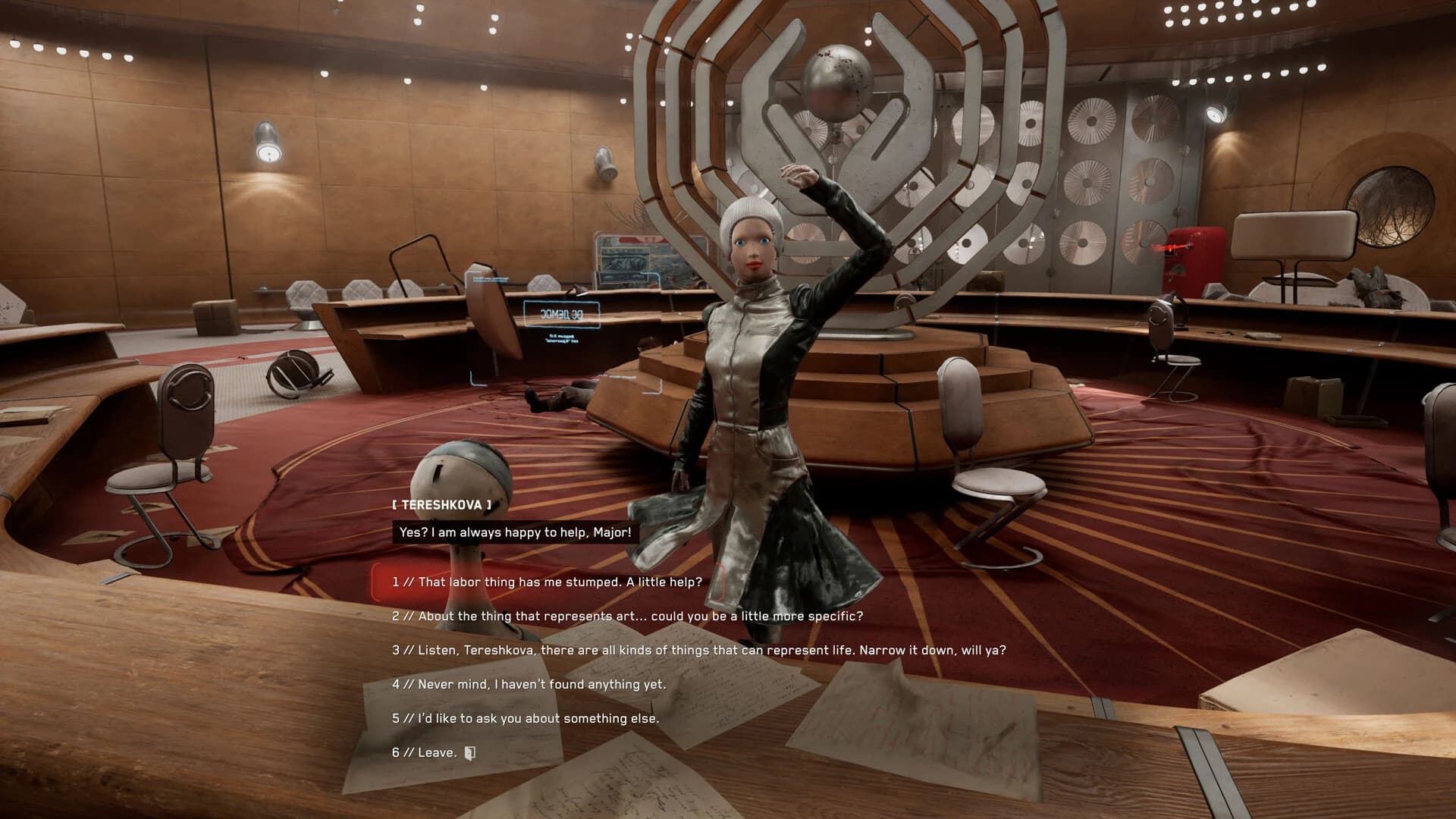This screenshot has height=819, width=1456.
Task: Expand option 3 asking Tereshkova to narrow it down
Action: click(x=698, y=650)
